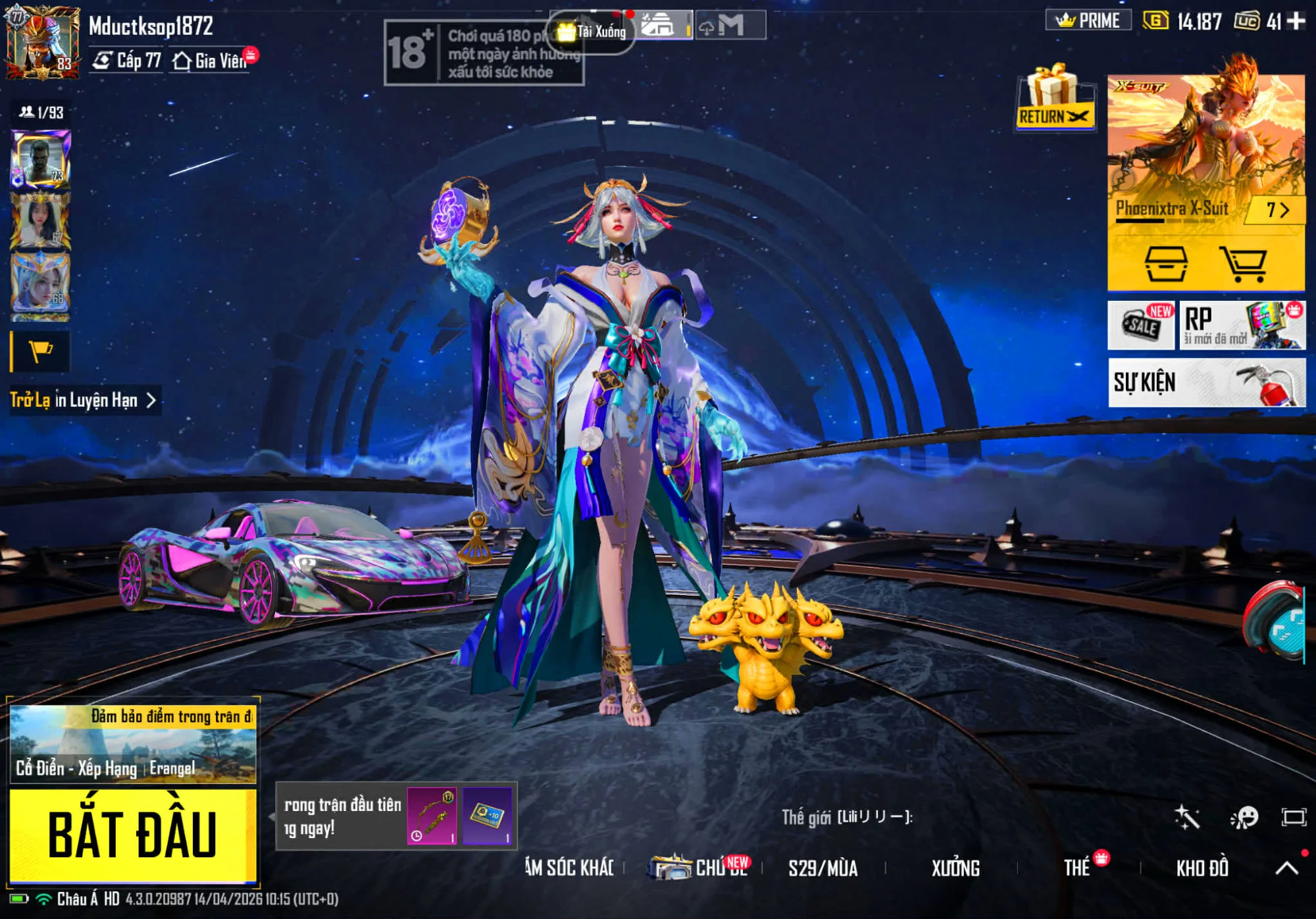This screenshot has width=1316, height=919.
Task: Open the RP royale pass tile
Action: (x=1241, y=325)
